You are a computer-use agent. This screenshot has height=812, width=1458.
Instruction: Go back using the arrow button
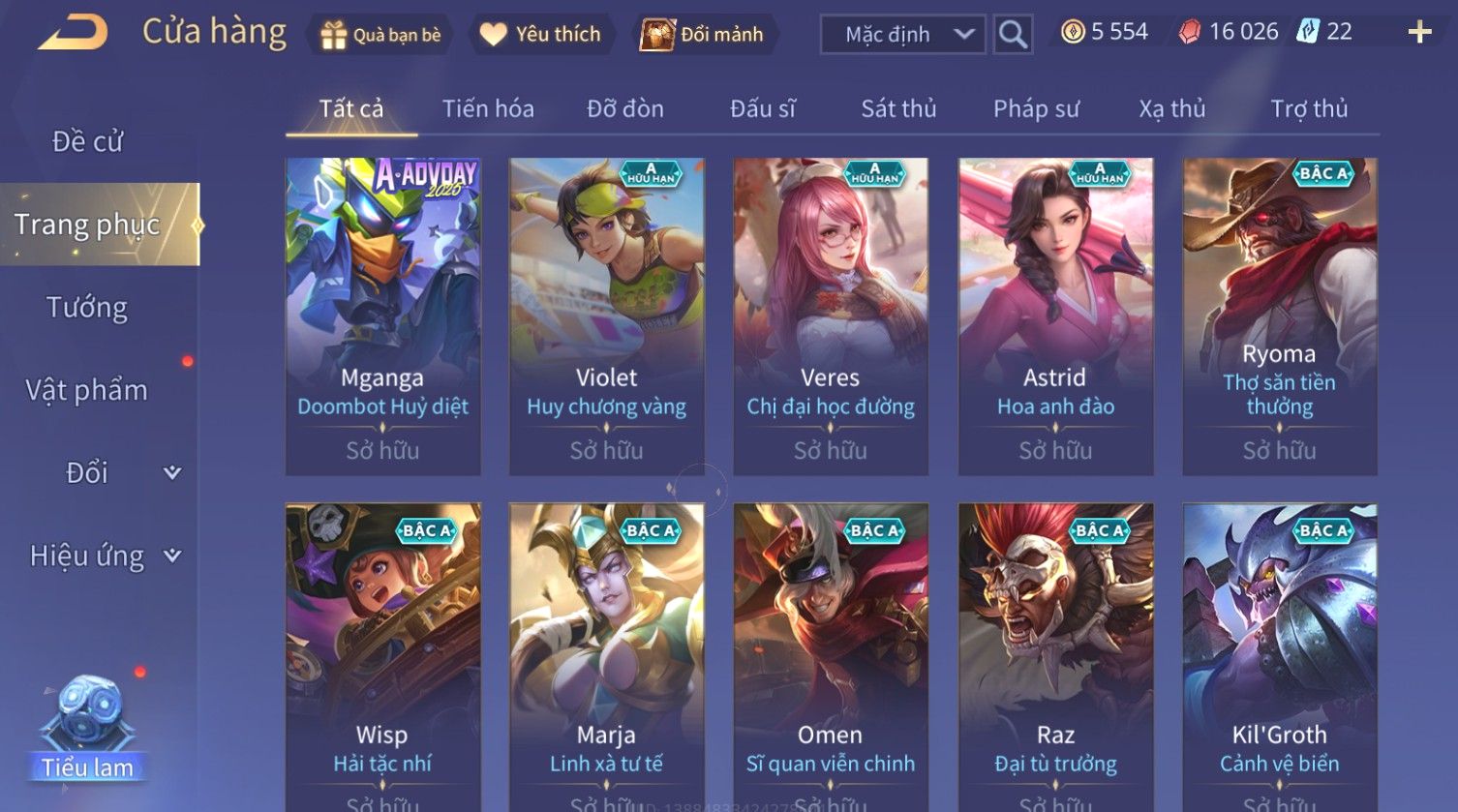pos(73,33)
